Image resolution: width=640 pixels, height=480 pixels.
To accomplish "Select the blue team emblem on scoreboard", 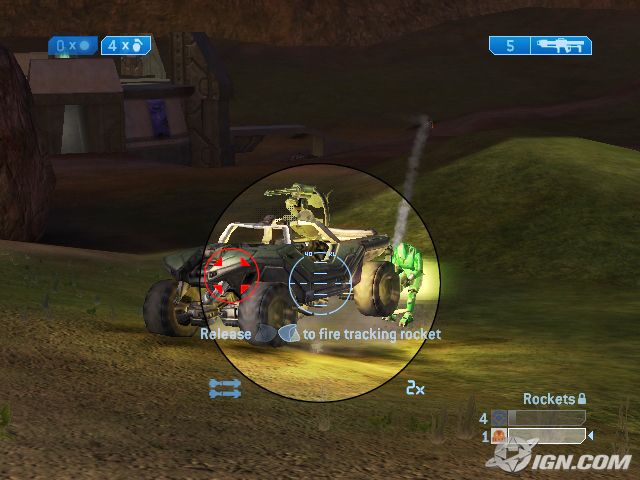I will tap(499, 418).
